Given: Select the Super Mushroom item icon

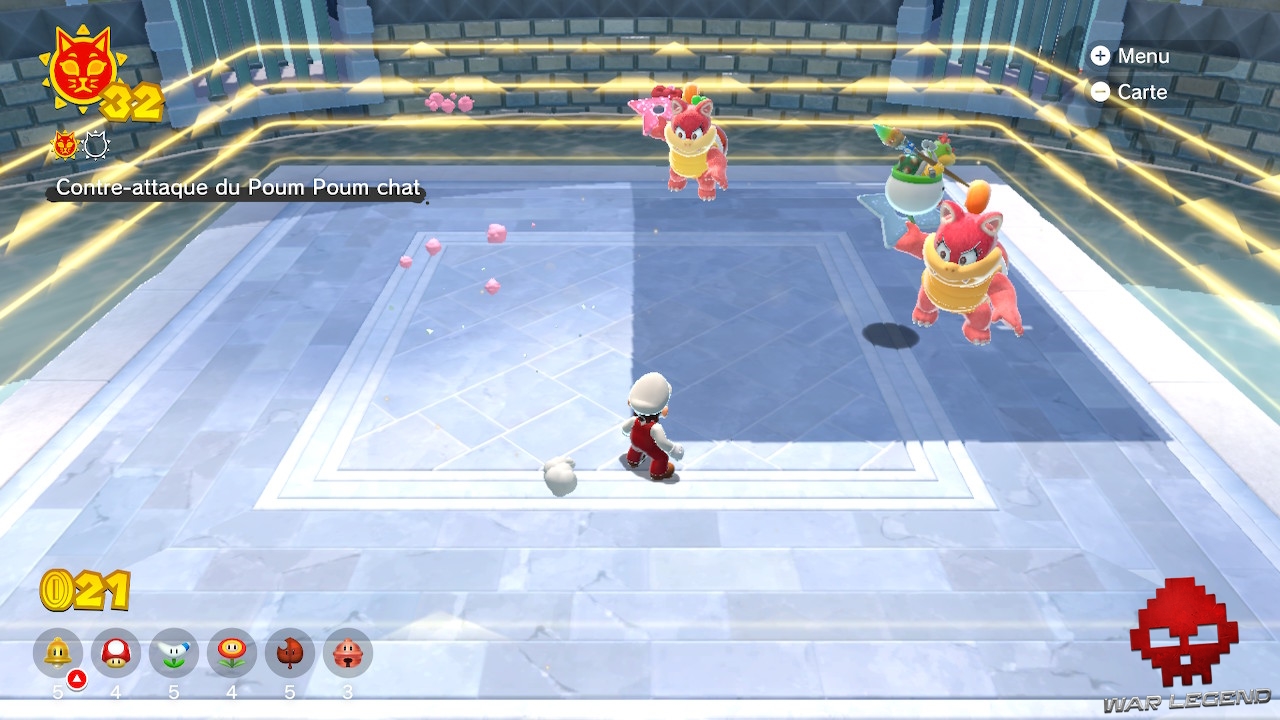Looking at the screenshot, I should point(115,653).
